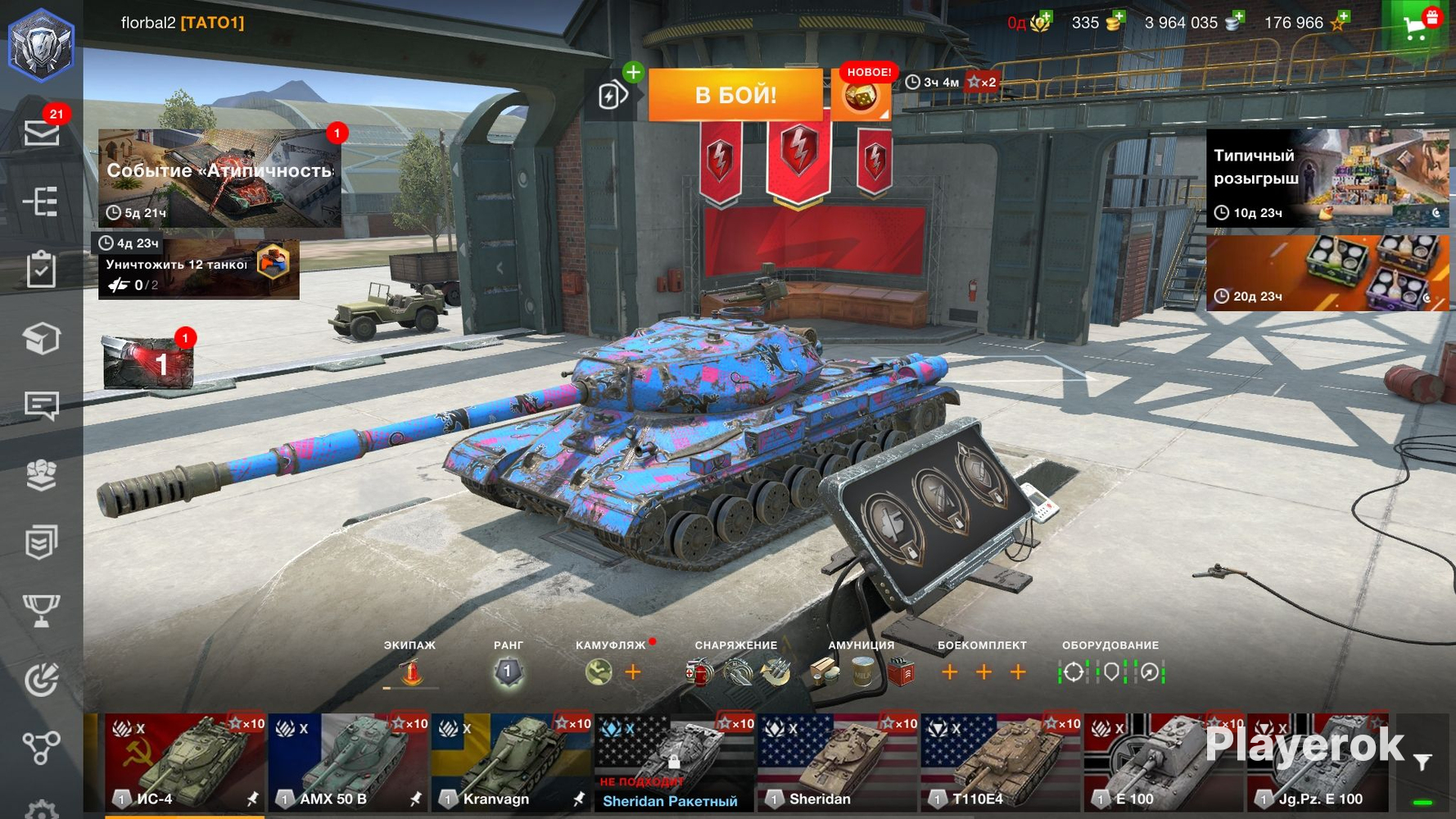Select the ИС-4 tank in the carousel

click(185, 762)
